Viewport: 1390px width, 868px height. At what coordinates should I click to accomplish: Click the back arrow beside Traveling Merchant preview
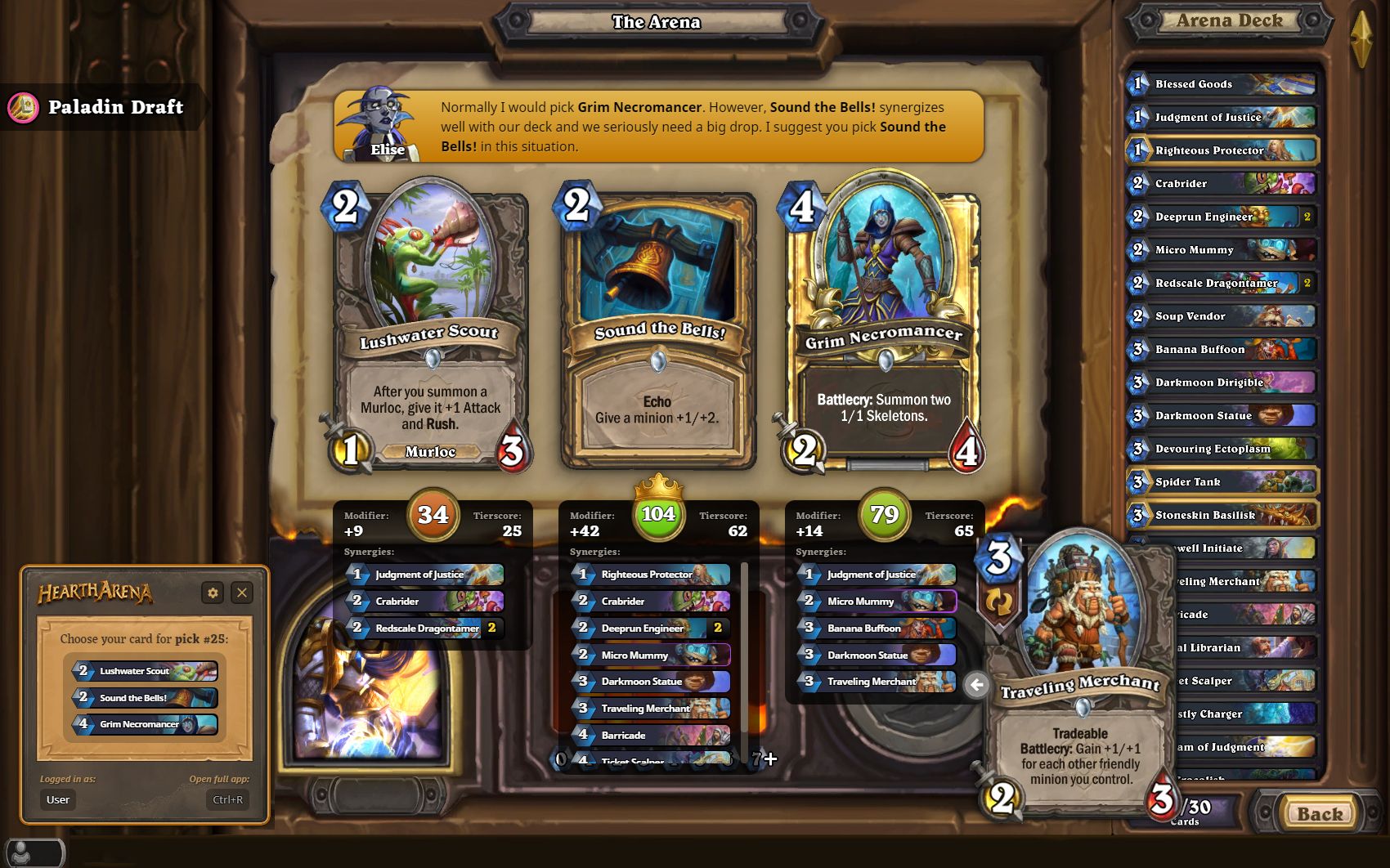[976, 686]
